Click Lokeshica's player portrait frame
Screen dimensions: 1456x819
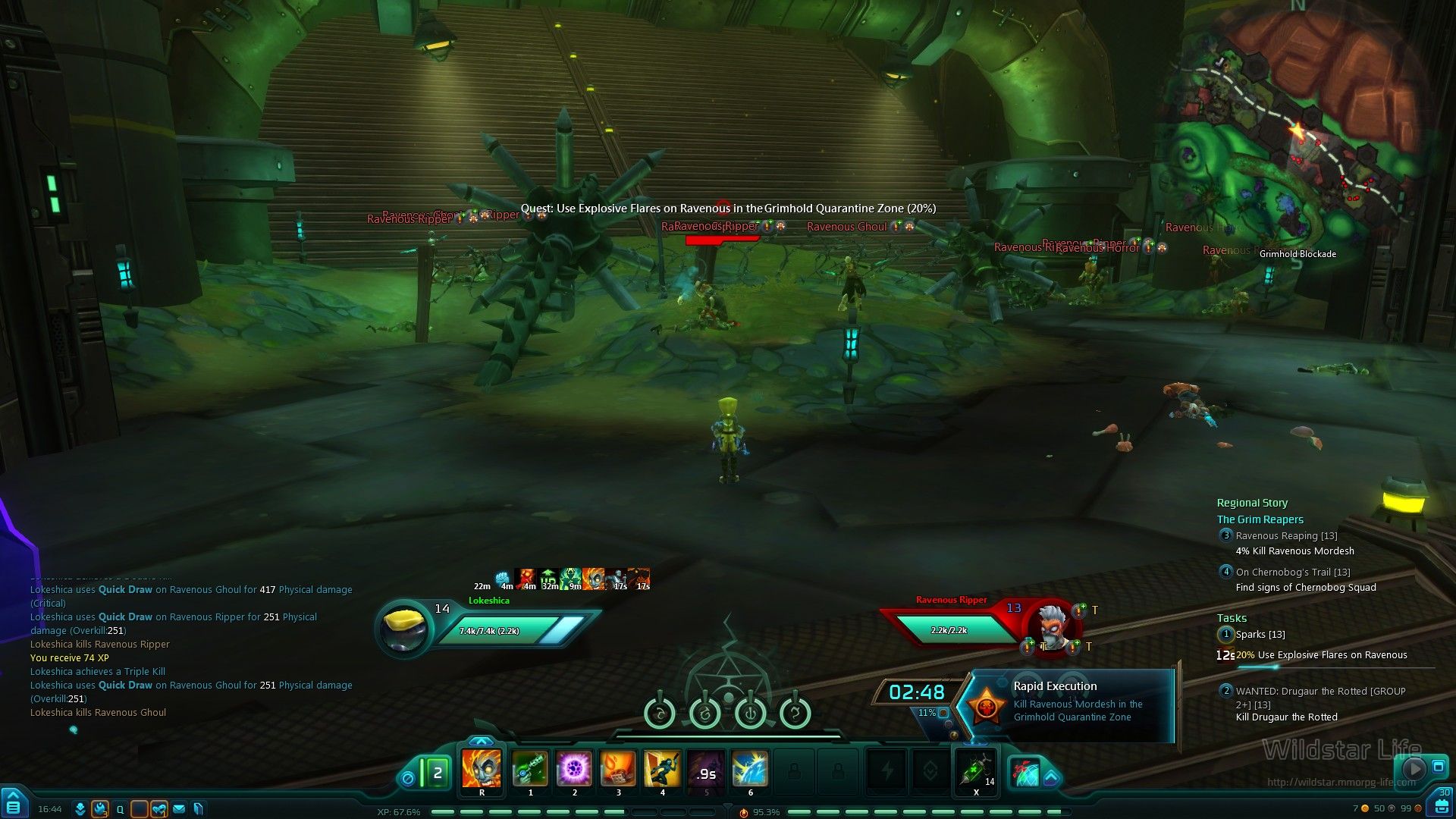(405, 626)
